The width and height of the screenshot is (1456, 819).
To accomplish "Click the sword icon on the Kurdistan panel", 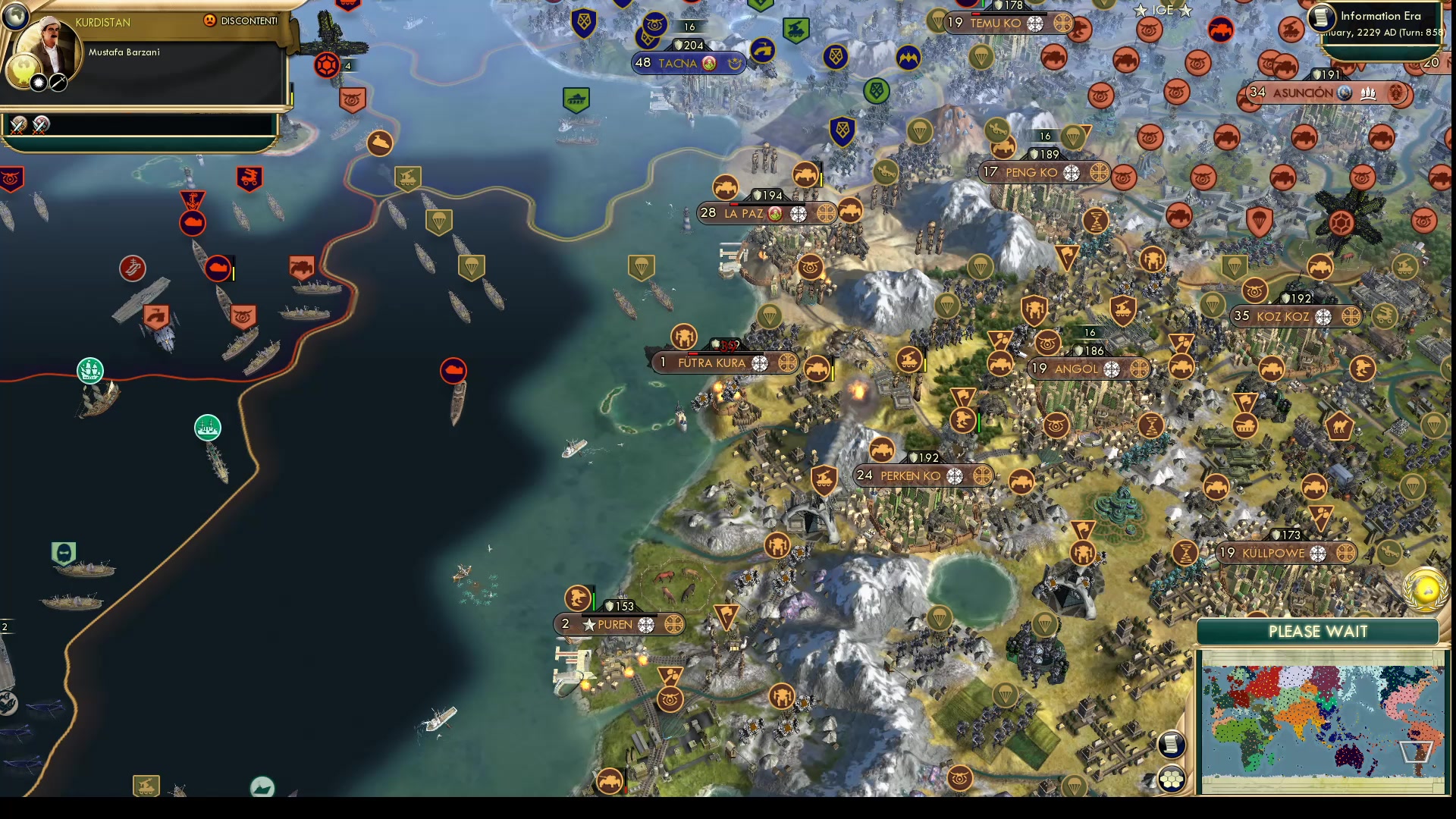I will tap(58, 83).
